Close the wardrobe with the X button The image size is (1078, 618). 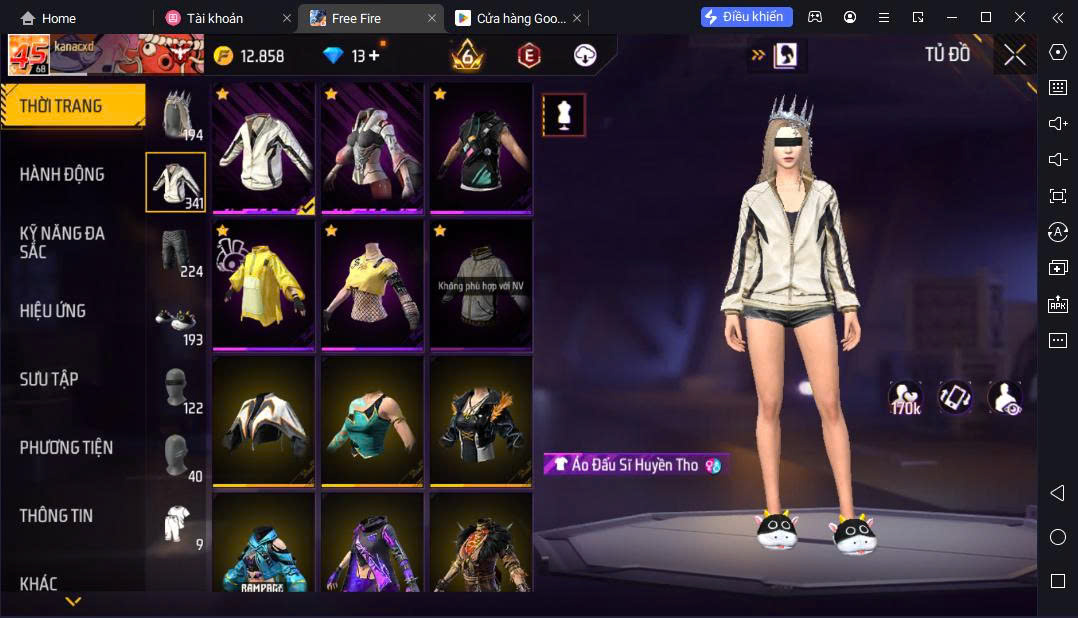pos(1015,56)
